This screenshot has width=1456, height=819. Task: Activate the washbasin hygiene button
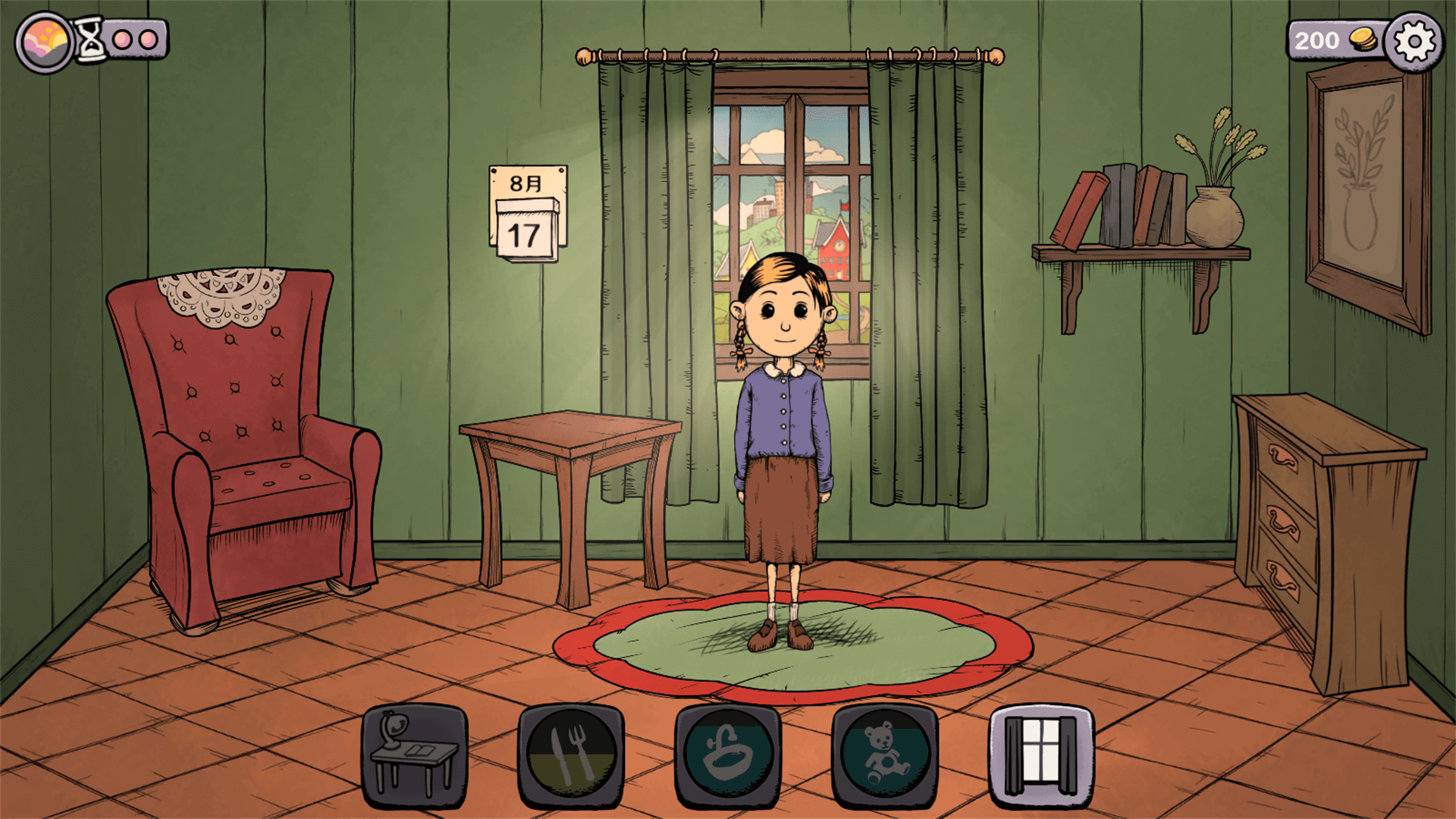coord(728,756)
